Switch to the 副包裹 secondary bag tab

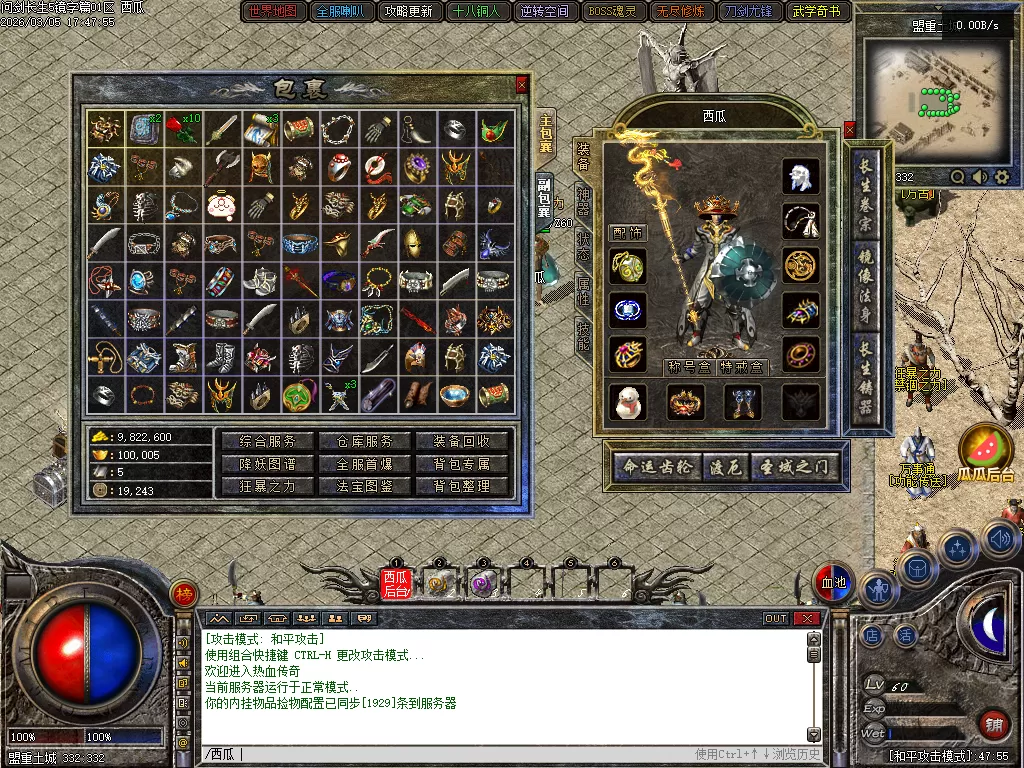[544, 198]
